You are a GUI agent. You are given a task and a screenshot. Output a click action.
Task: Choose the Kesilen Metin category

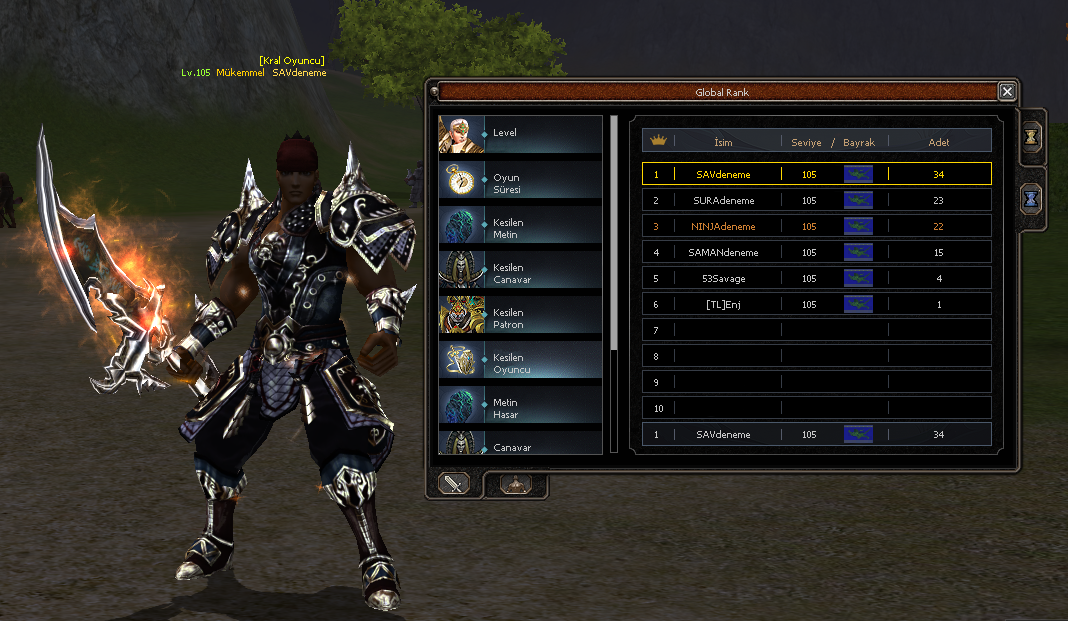coord(520,228)
